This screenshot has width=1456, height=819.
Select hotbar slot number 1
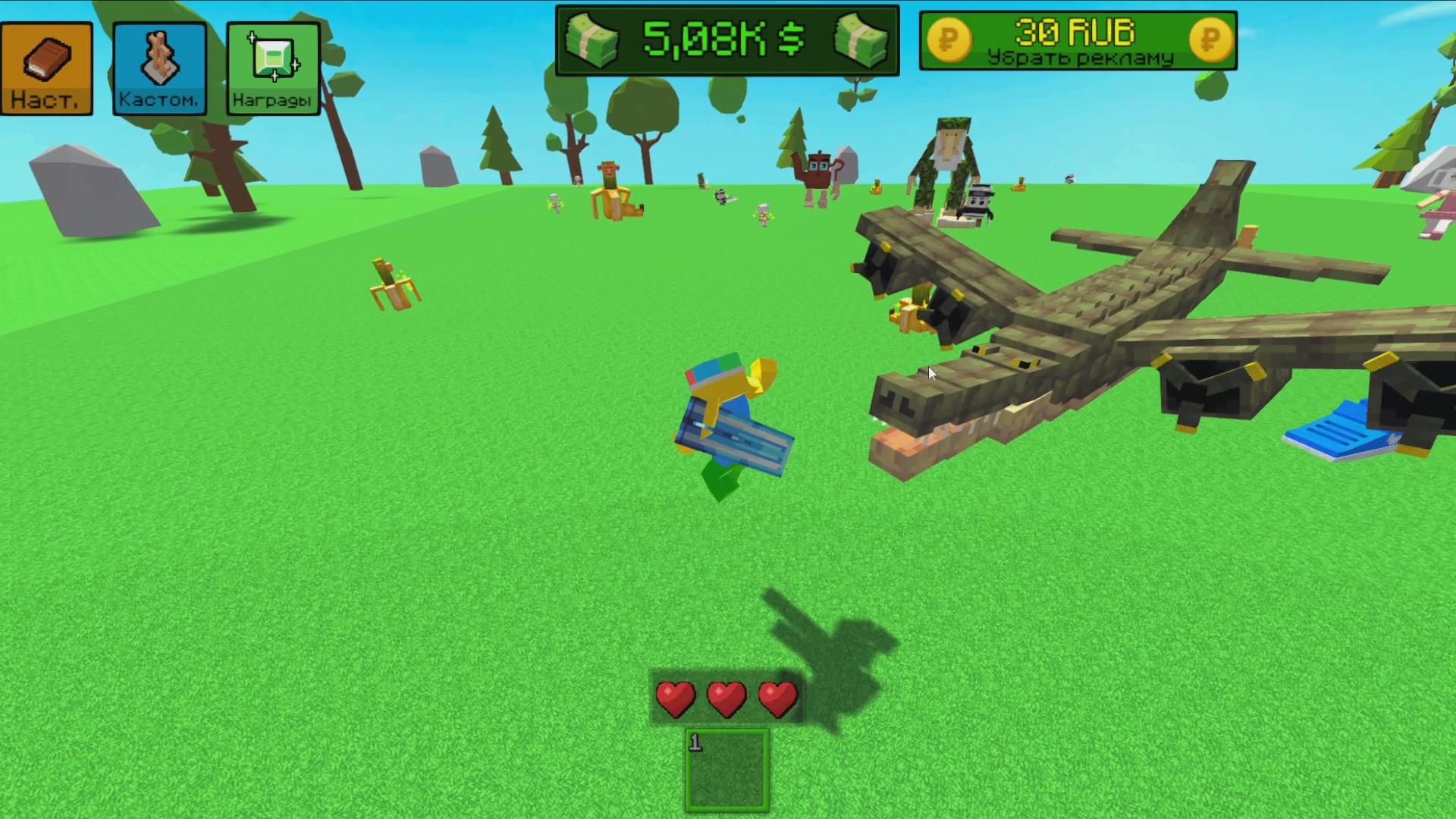pyautogui.click(x=726, y=770)
